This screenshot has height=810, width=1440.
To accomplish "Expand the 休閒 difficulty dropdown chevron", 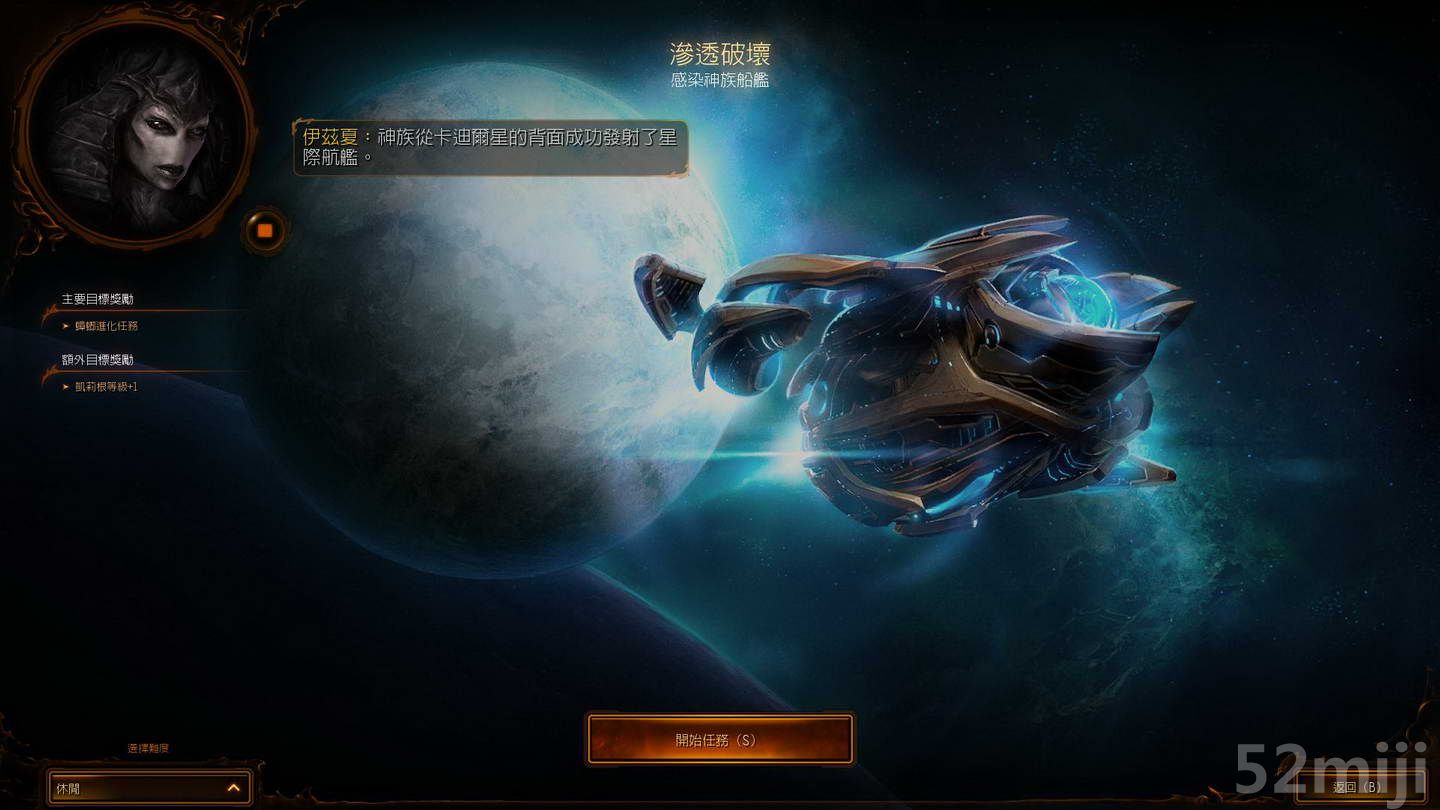I will (233, 788).
